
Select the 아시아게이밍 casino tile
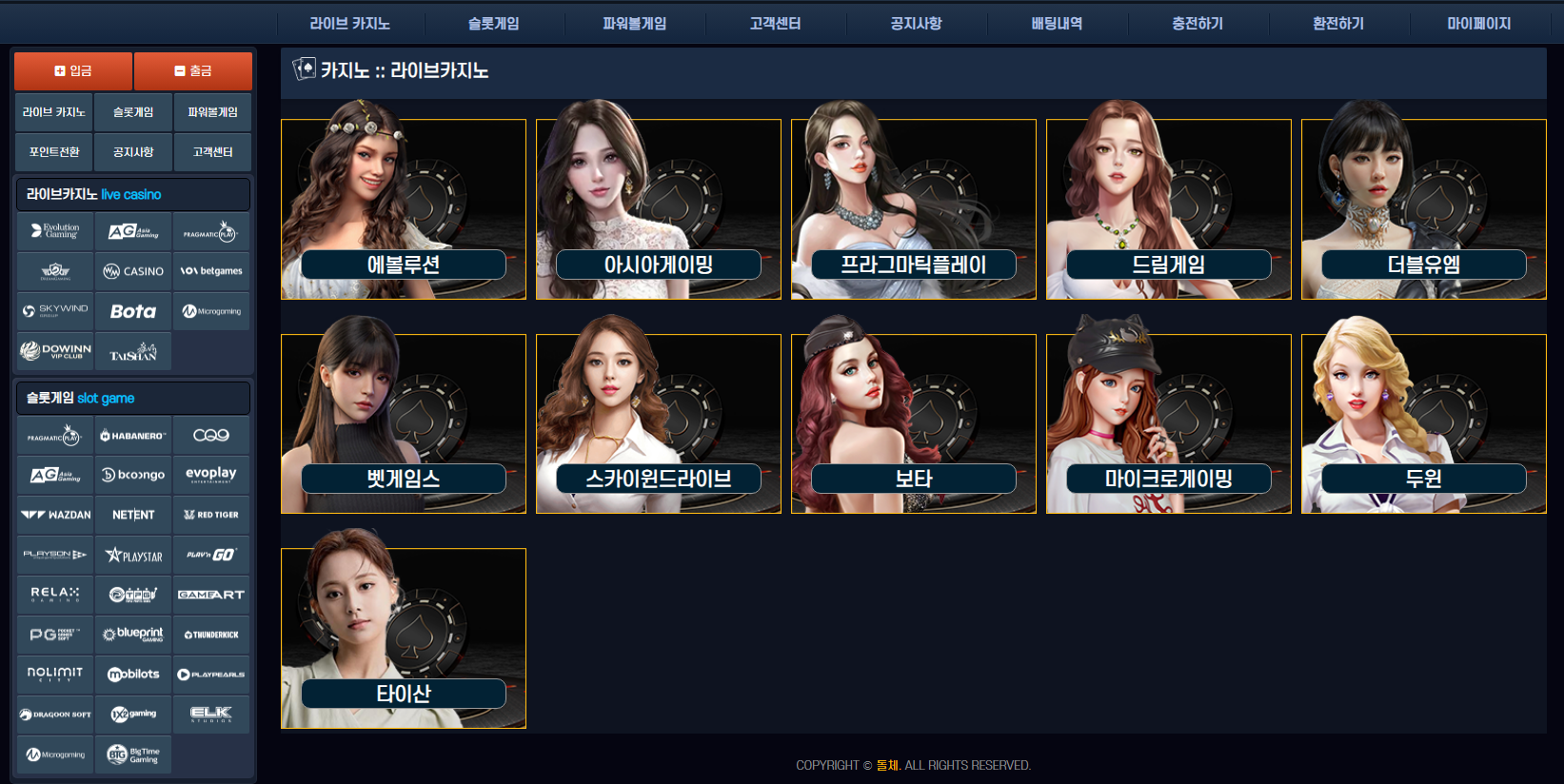coord(659,209)
